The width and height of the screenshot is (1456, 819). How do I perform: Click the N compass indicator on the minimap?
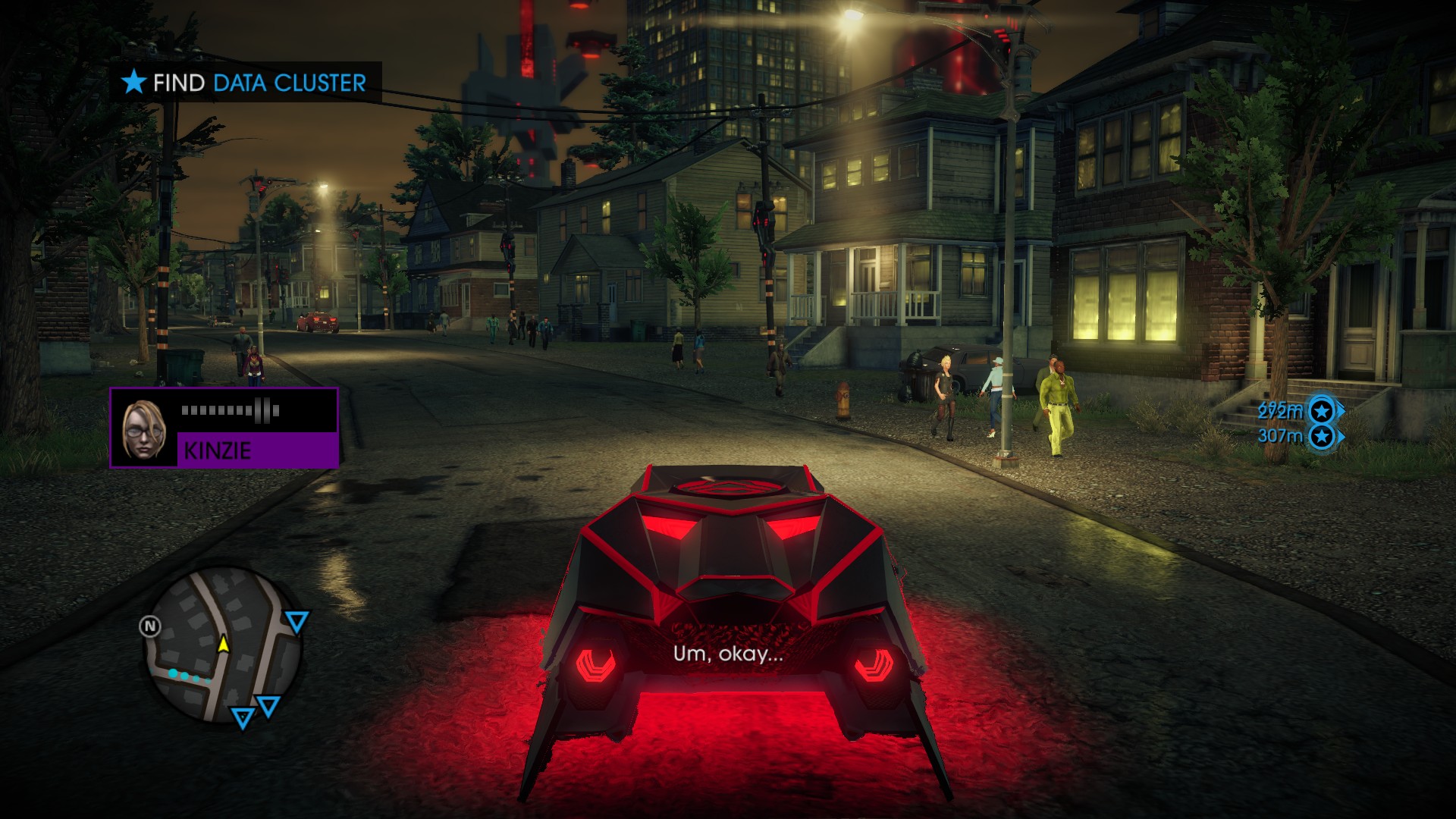(x=150, y=626)
